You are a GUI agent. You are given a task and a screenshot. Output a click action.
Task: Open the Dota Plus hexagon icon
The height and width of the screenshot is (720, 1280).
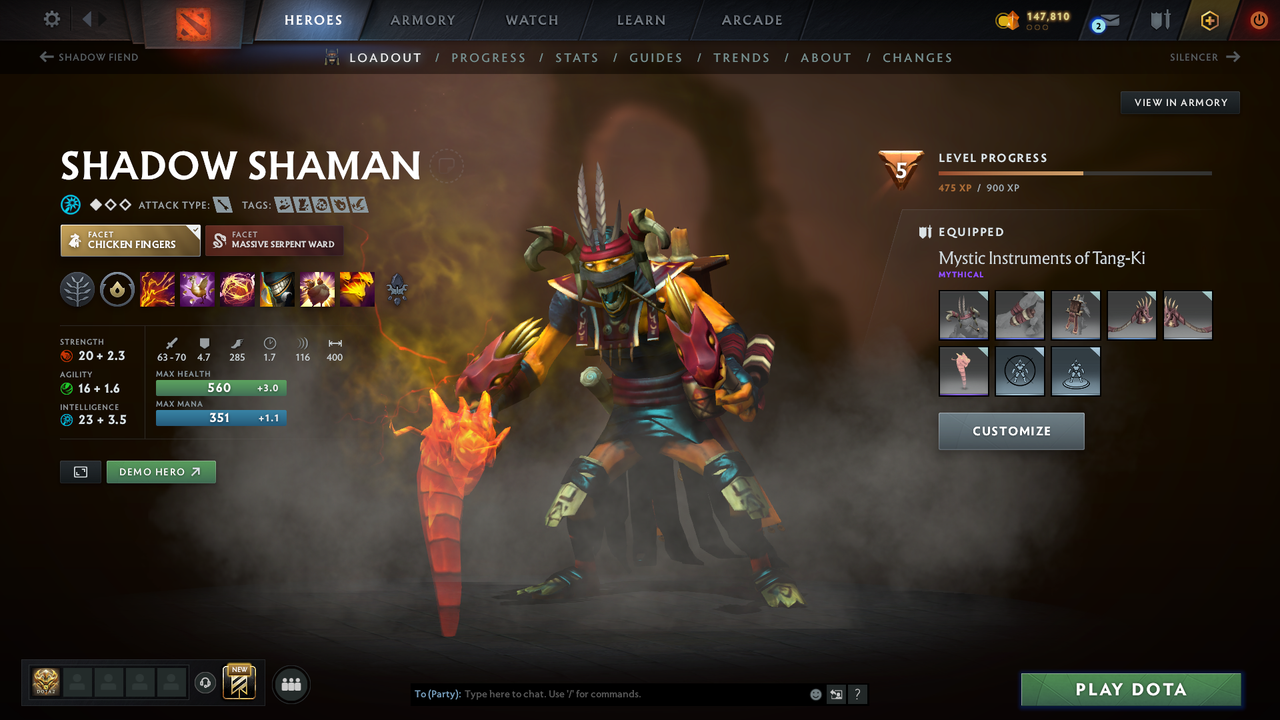(x=1209, y=19)
